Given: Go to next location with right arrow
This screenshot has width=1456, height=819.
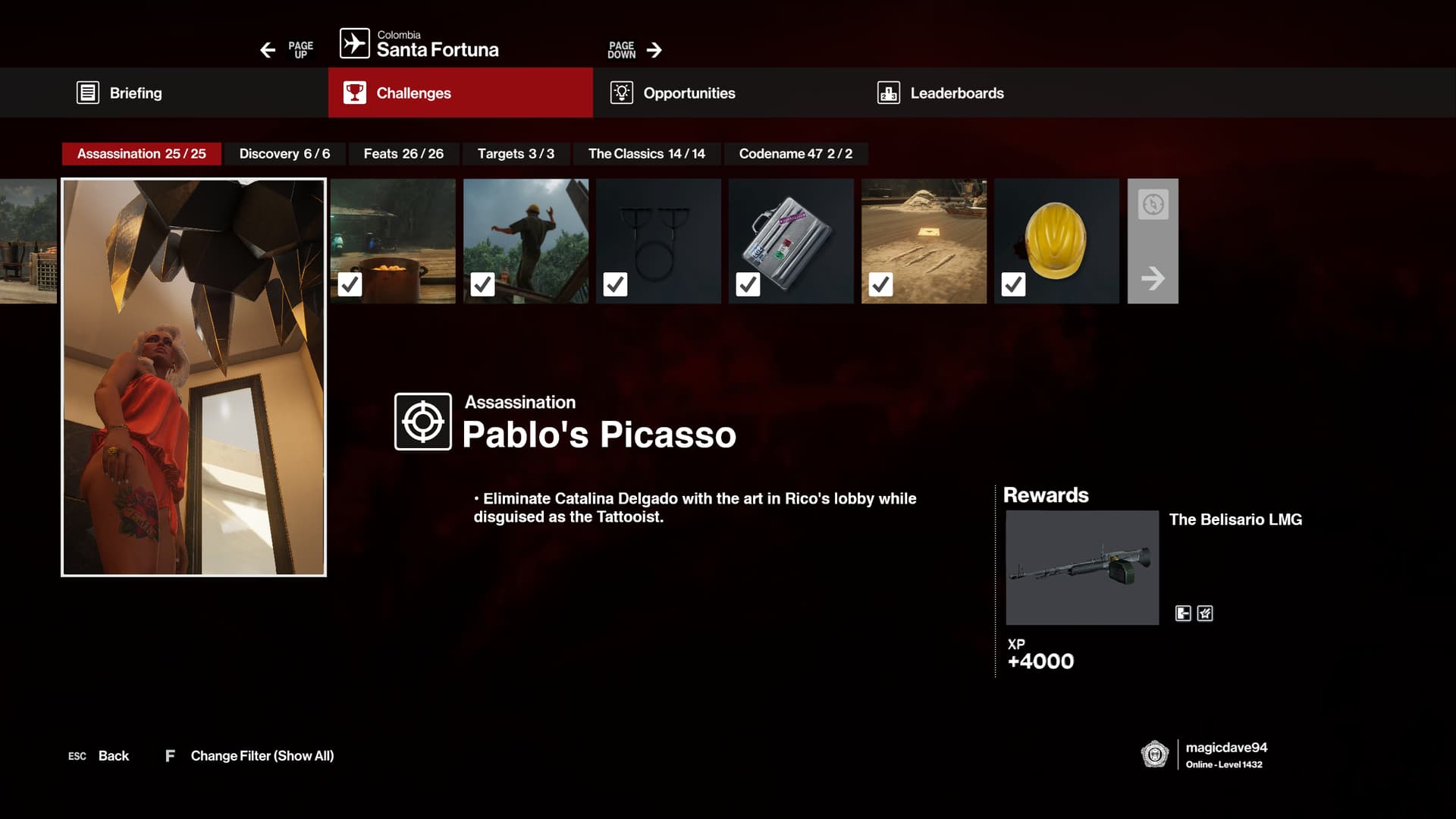Looking at the screenshot, I should coord(654,50).
